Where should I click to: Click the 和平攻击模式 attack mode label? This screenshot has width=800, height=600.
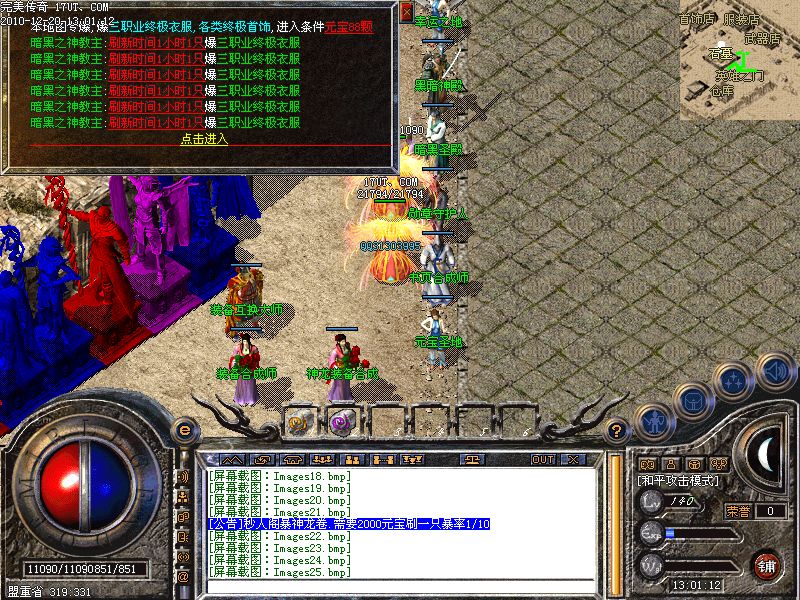[679, 481]
